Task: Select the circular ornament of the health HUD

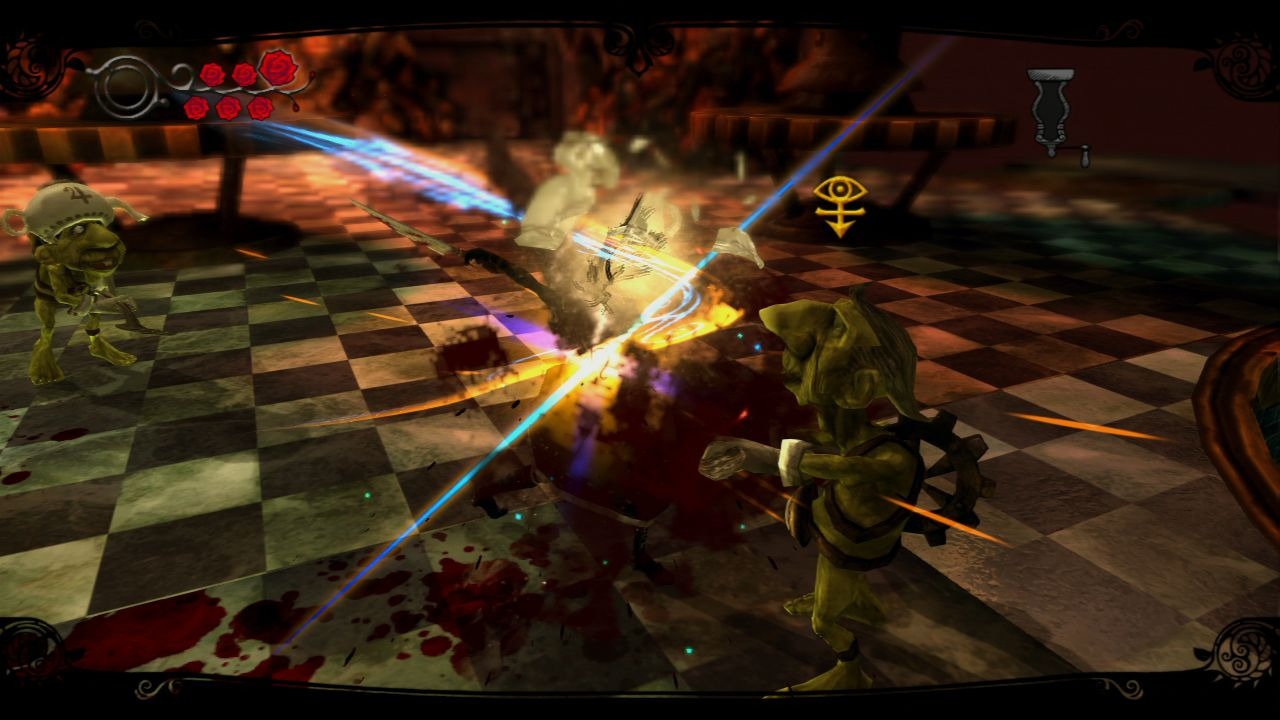Action: [x=125, y=87]
